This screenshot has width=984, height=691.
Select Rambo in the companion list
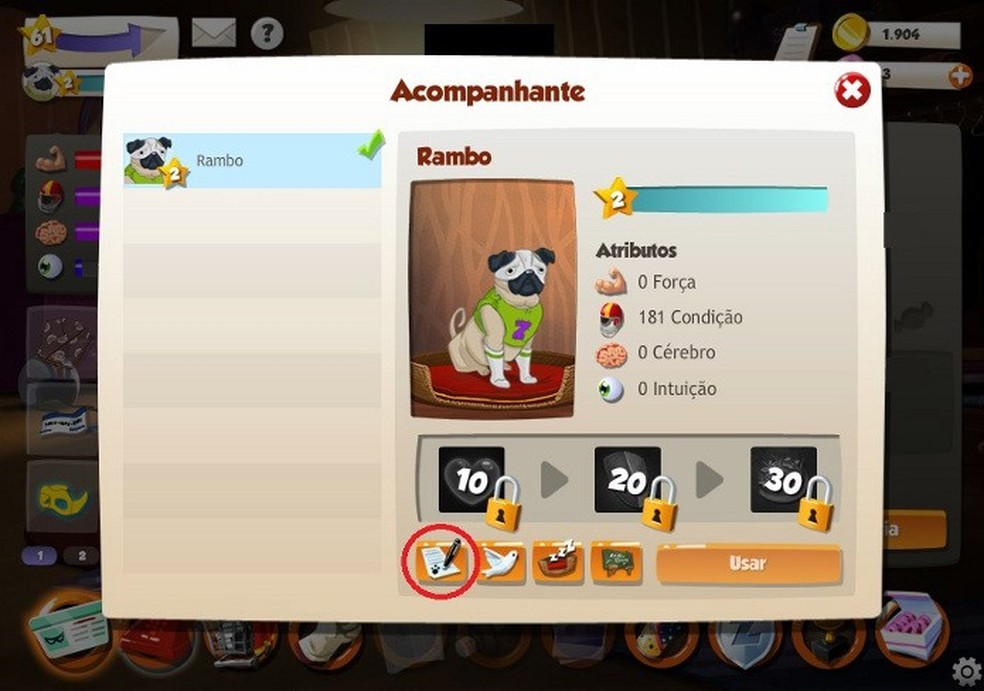point(252,161)
